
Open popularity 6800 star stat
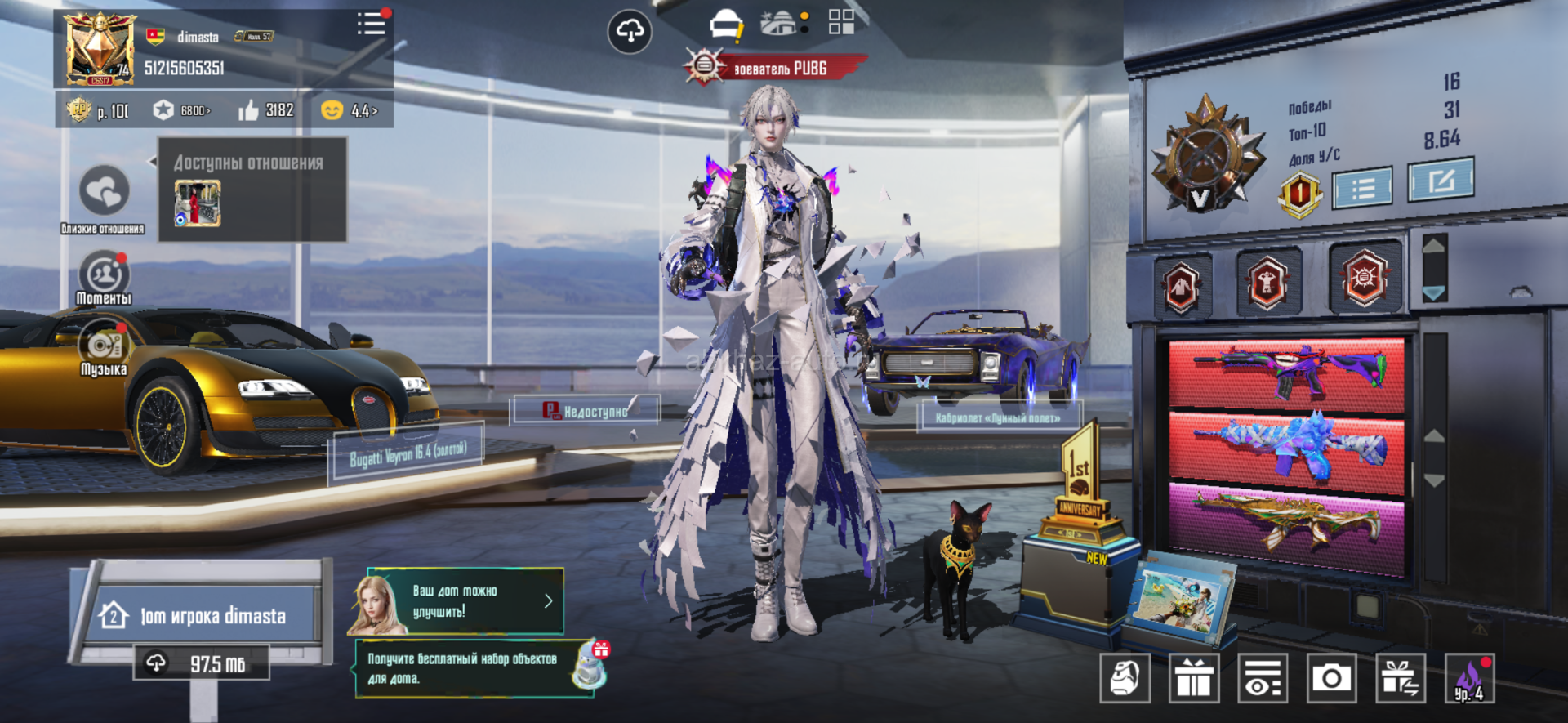[182, 110]
